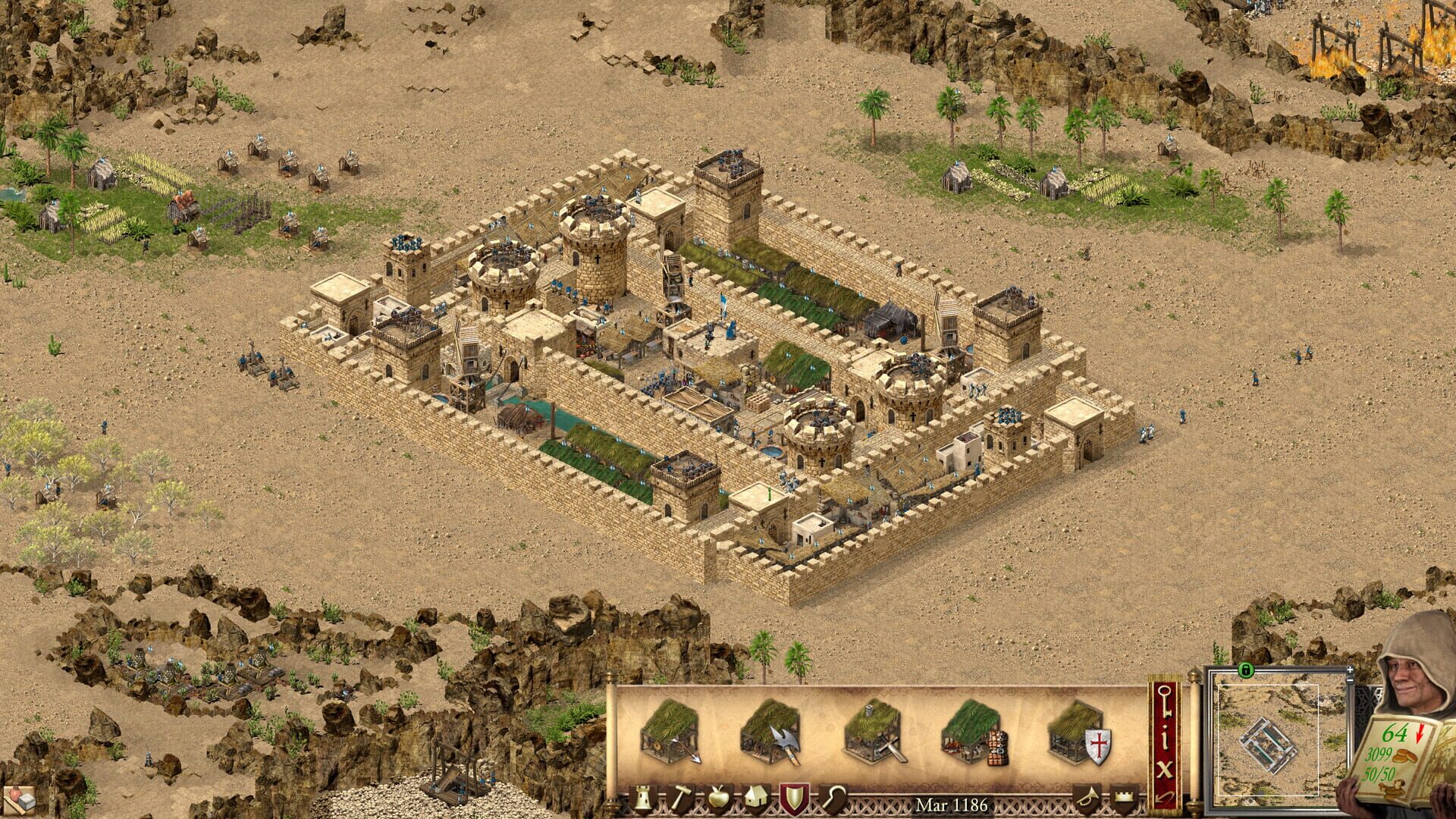Toggle the green padlock above the minimap
The width and height of the screenshot is (1456, 819).
[x=1246, y=670]
